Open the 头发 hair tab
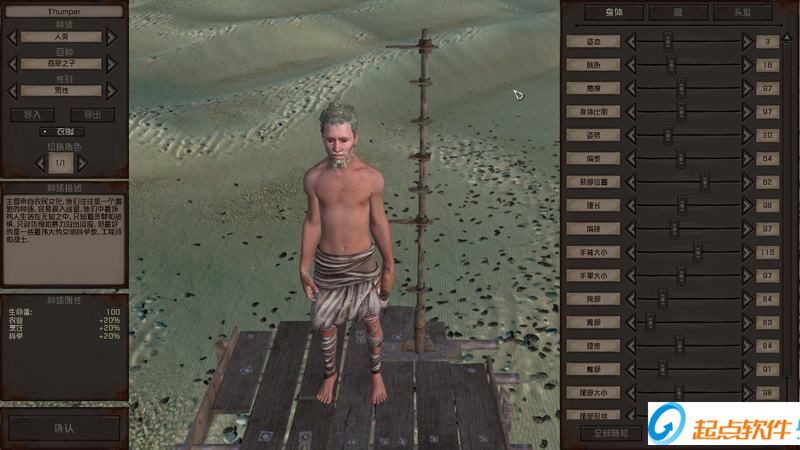Screen dimensions: 800x450 [x=742, y=13]
